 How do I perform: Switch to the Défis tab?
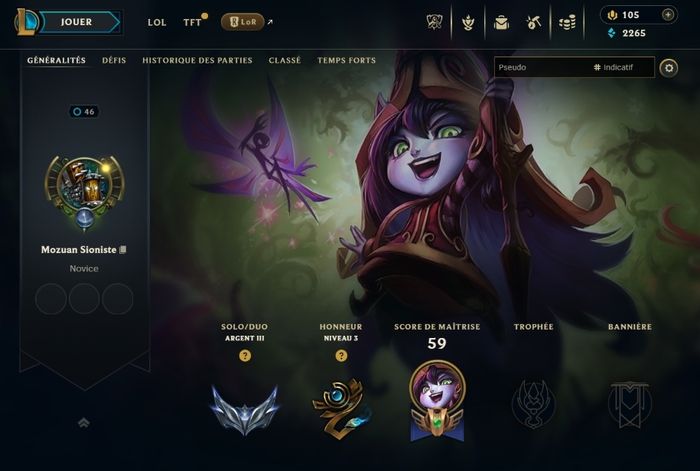tap(114, 60)
